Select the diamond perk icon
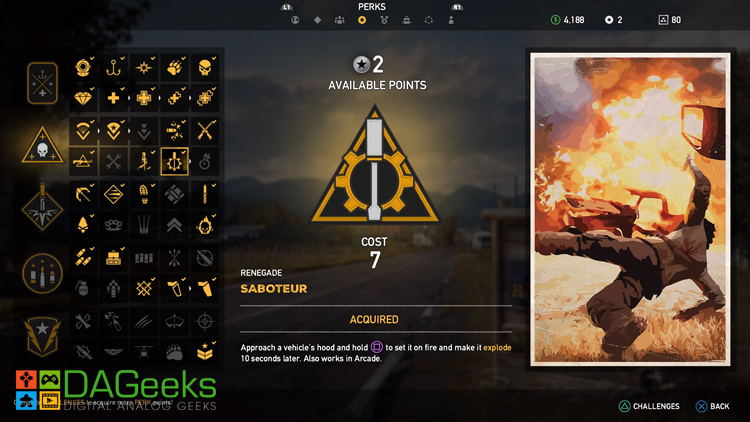The height and width of the screenshot is (422, 750). (84, 99)
